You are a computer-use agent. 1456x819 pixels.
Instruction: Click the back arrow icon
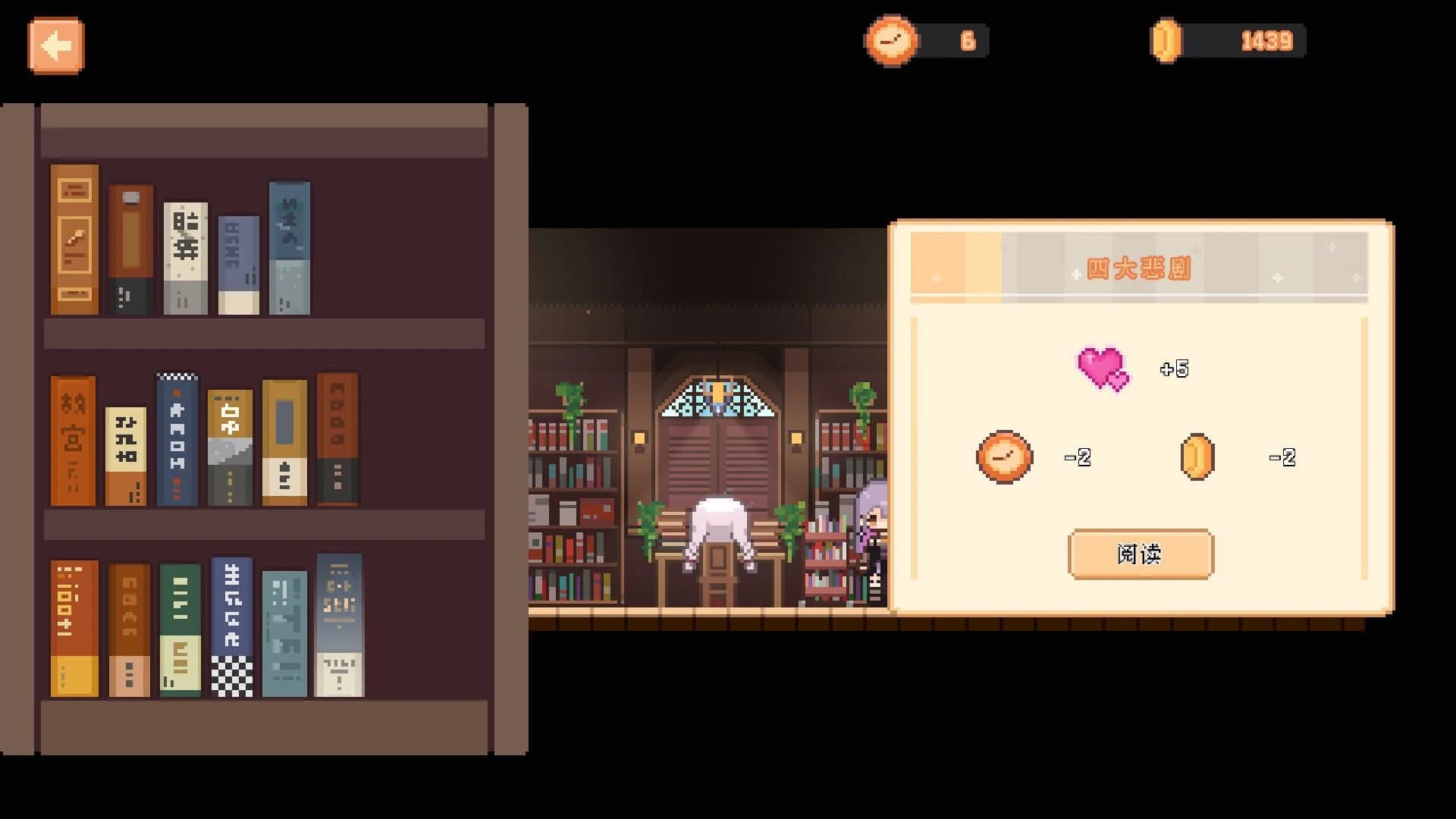[56, 45]
